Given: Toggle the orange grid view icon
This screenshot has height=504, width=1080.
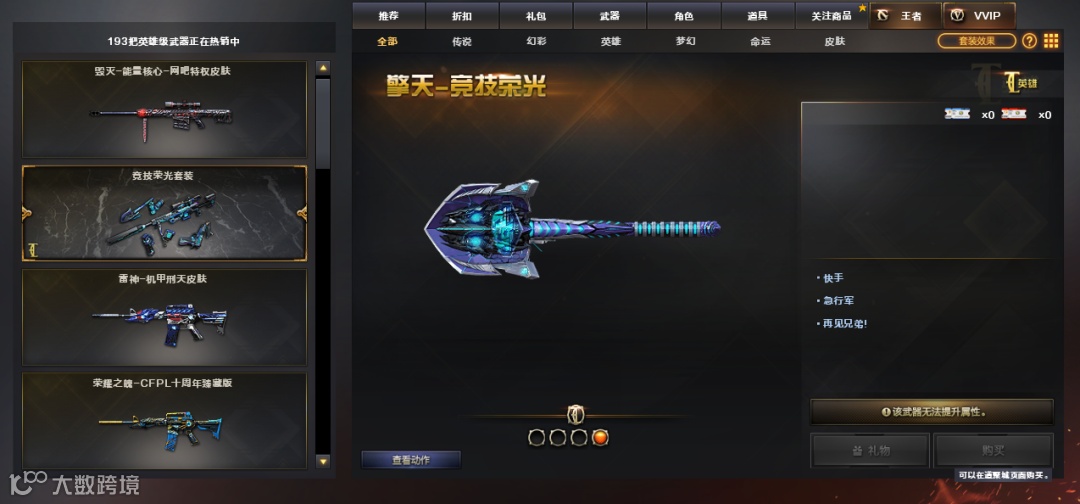Looking at the screenshot, I should point(1051,41).
